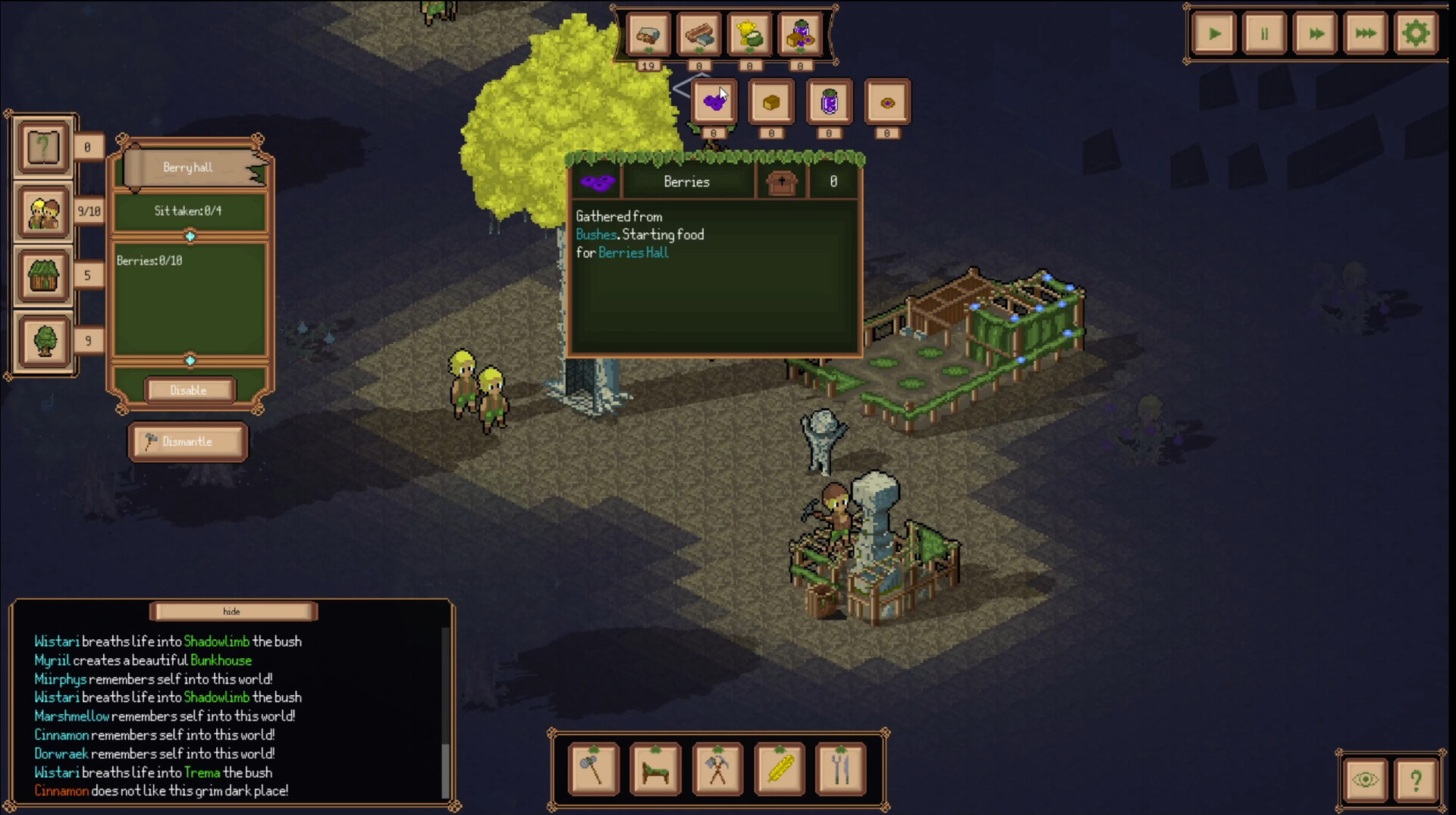Pause the game
Image resolution: width=1456 pixels, height=815 pixels.
pyautogui.click(x=1264, y=34)
